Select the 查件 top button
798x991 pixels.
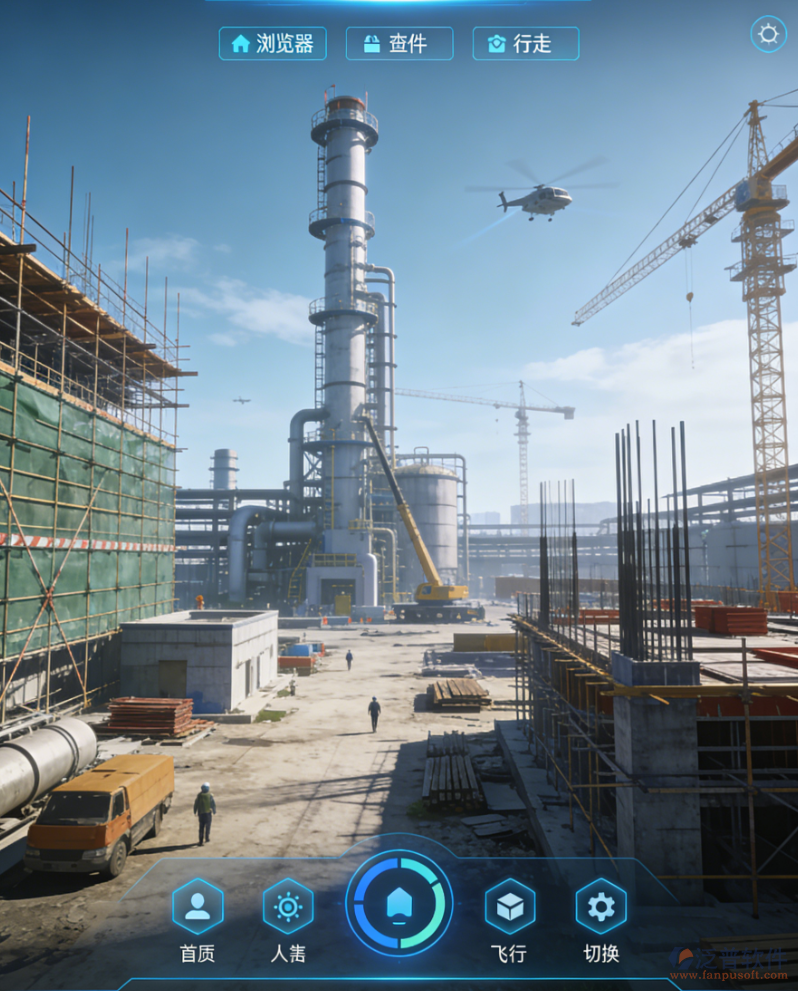(399, 44)
